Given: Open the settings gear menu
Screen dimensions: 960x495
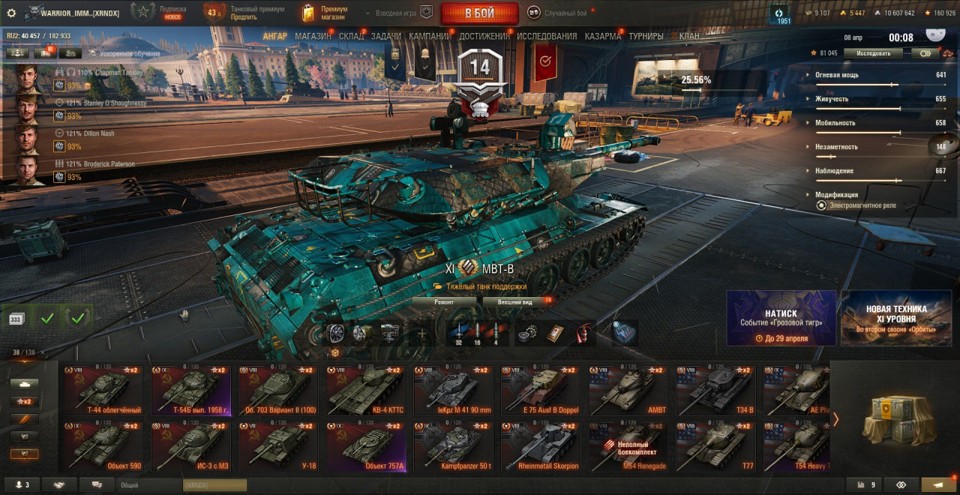Looking at the screenshot, I should coord(12,13).
